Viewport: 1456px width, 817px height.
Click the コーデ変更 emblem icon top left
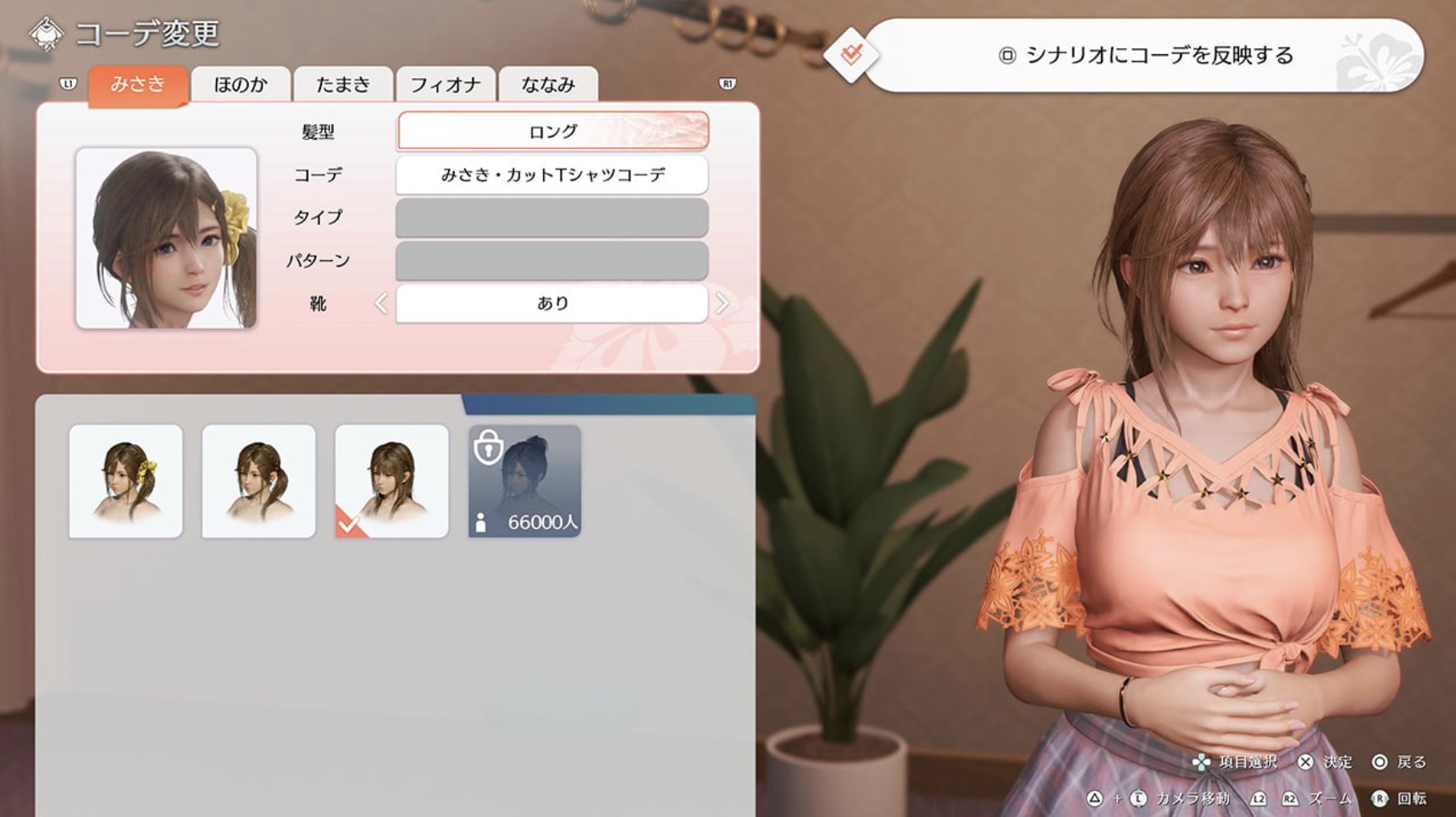point(47,32)
